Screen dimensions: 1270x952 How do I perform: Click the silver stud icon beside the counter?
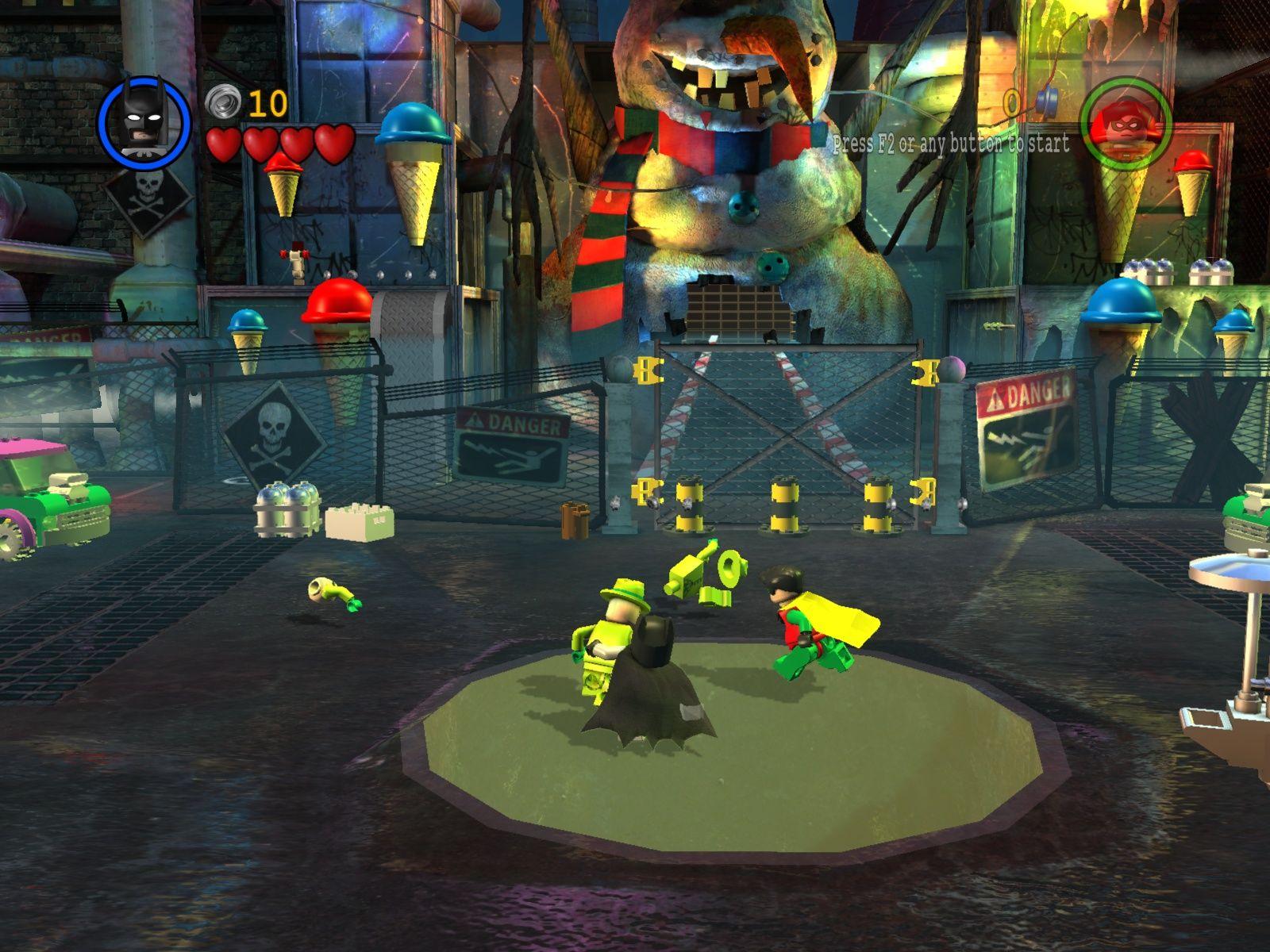point(224,102)
